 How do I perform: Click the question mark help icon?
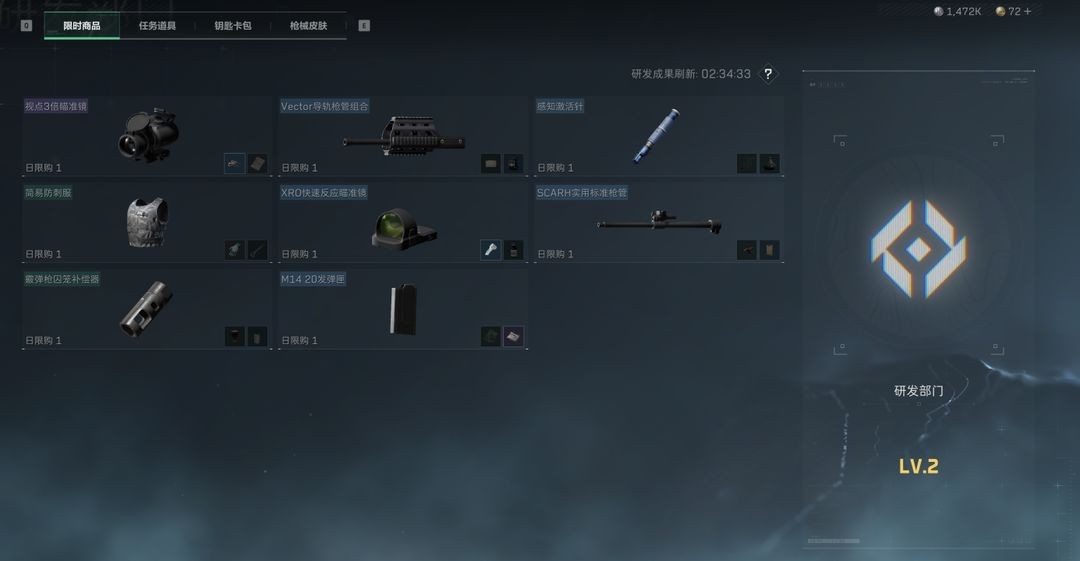click(768, 74)
